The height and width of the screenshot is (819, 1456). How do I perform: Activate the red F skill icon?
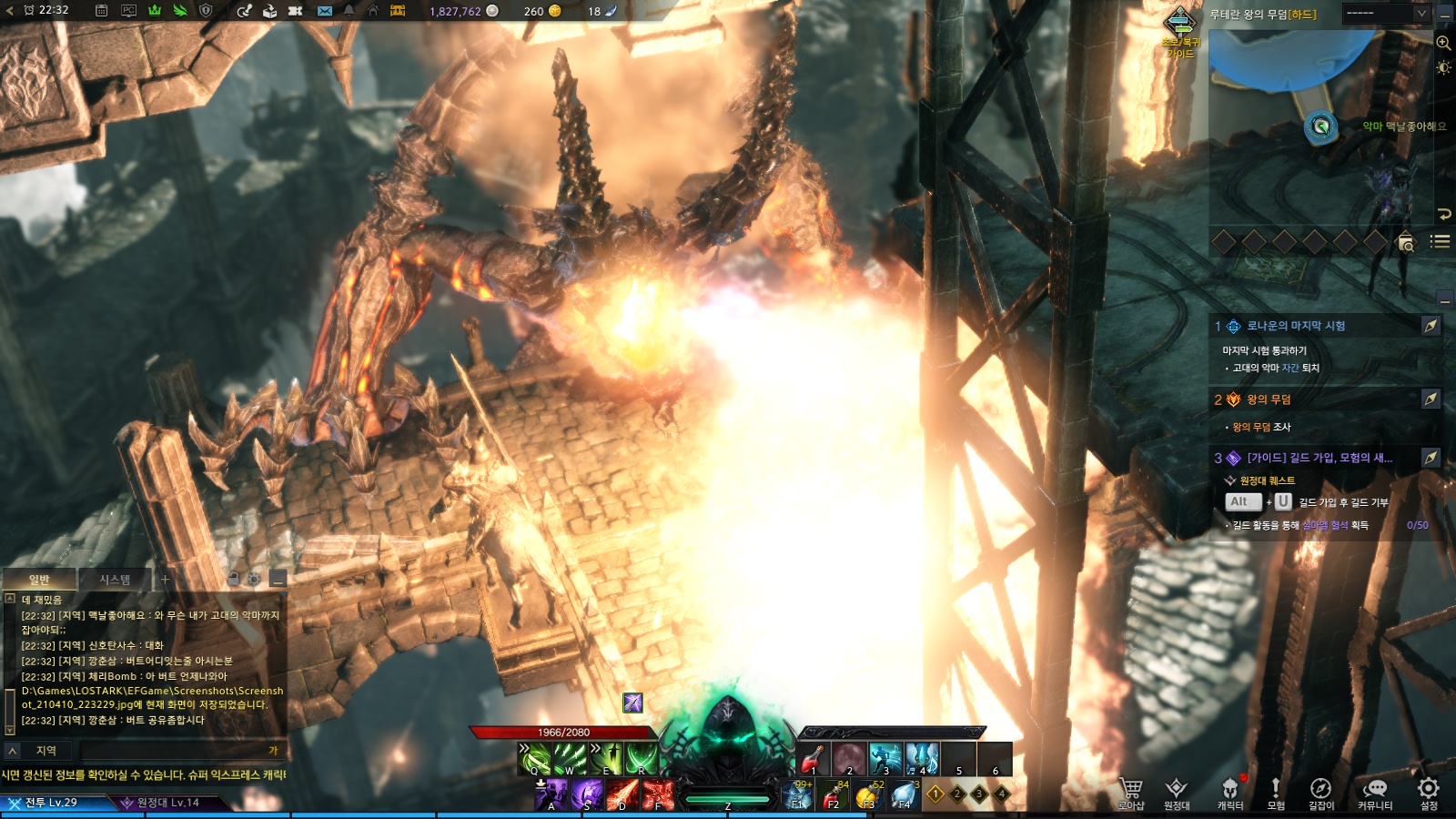point(658,794)
